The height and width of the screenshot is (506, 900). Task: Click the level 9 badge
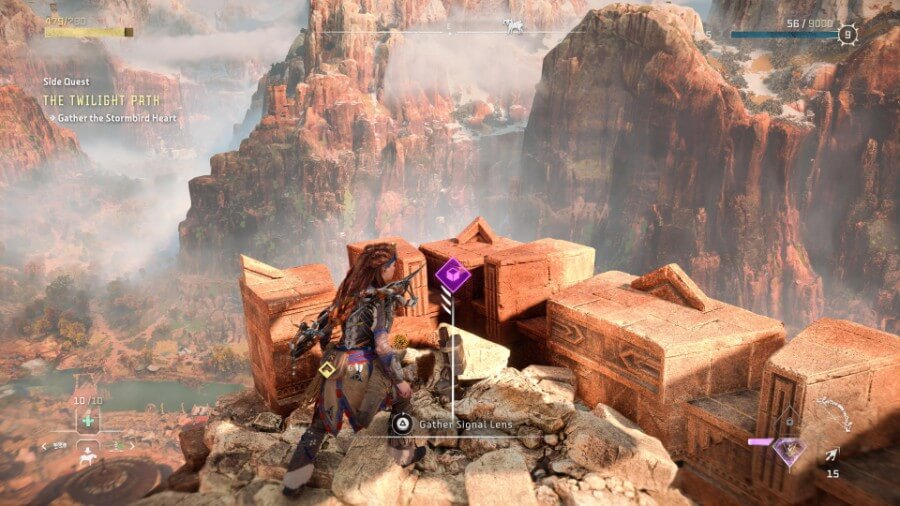point(848,35)
